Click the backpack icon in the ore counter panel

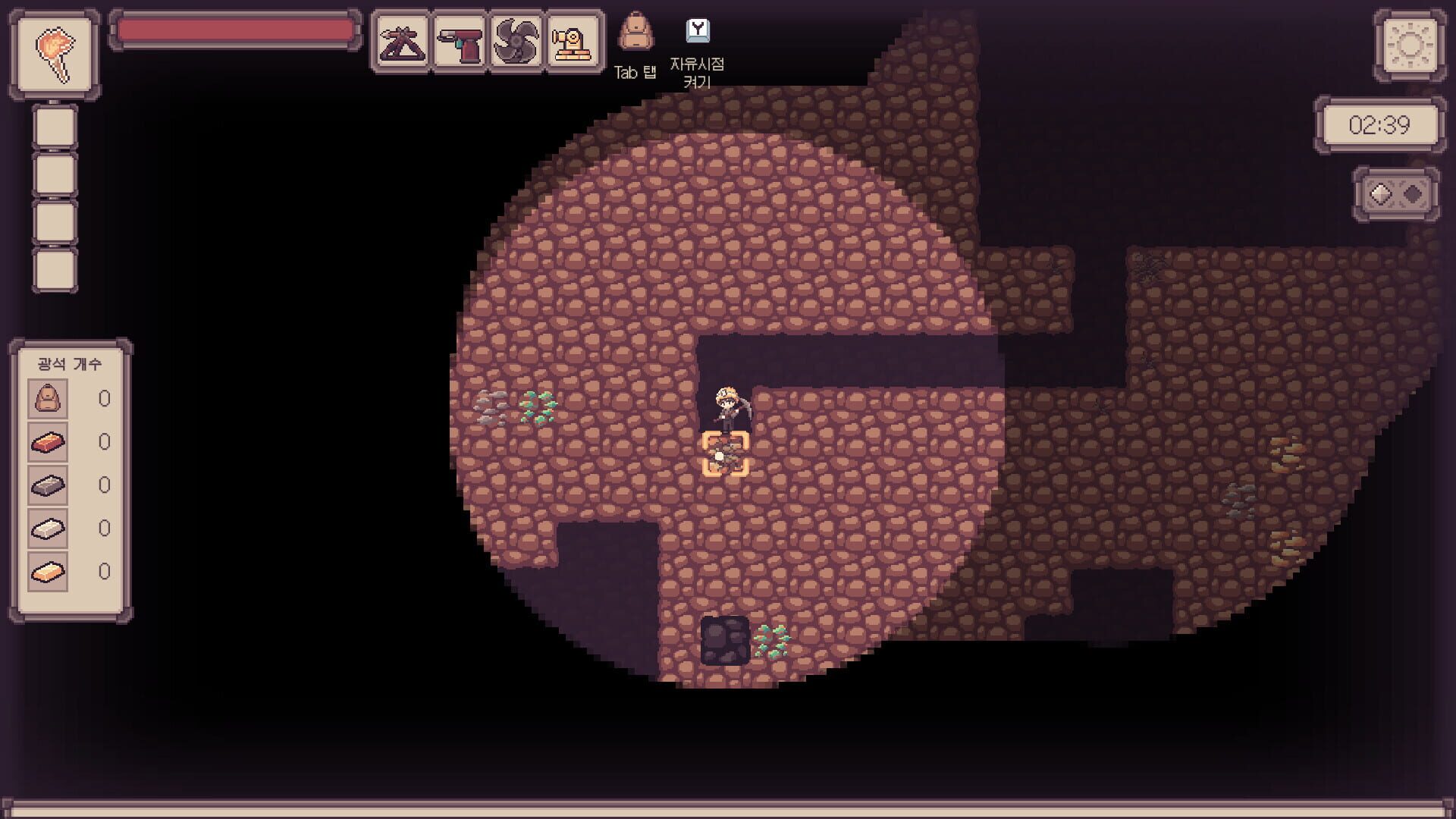tap(47, 397)
